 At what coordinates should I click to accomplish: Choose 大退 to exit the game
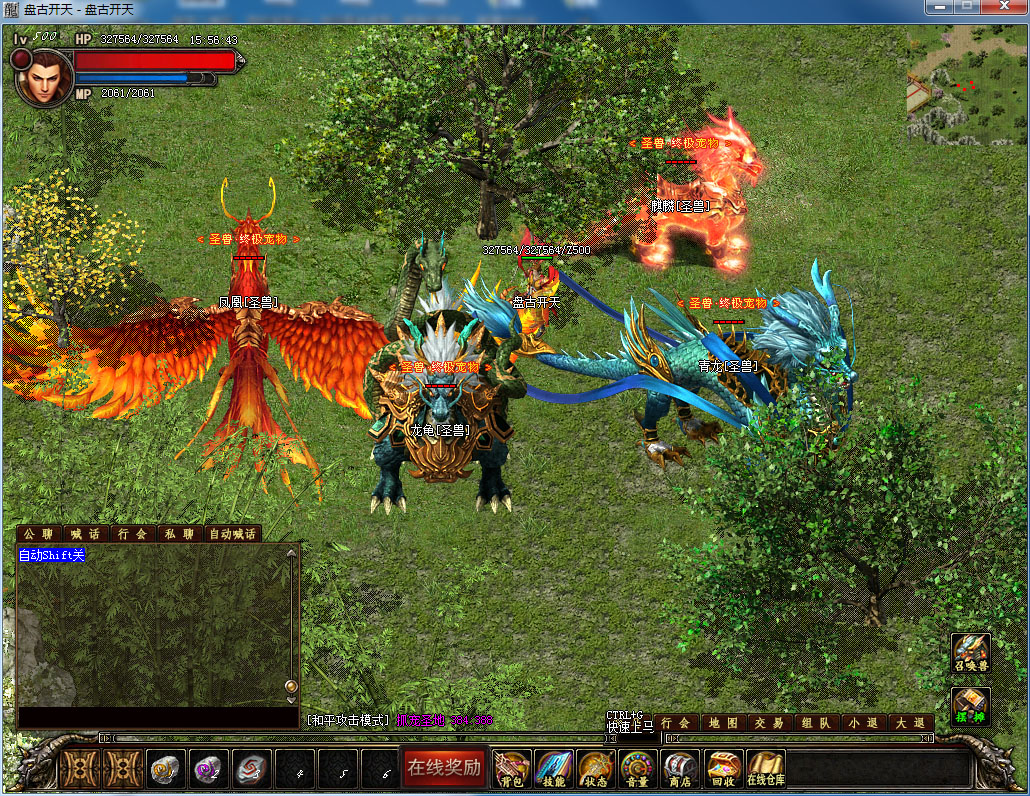(909, 723)
